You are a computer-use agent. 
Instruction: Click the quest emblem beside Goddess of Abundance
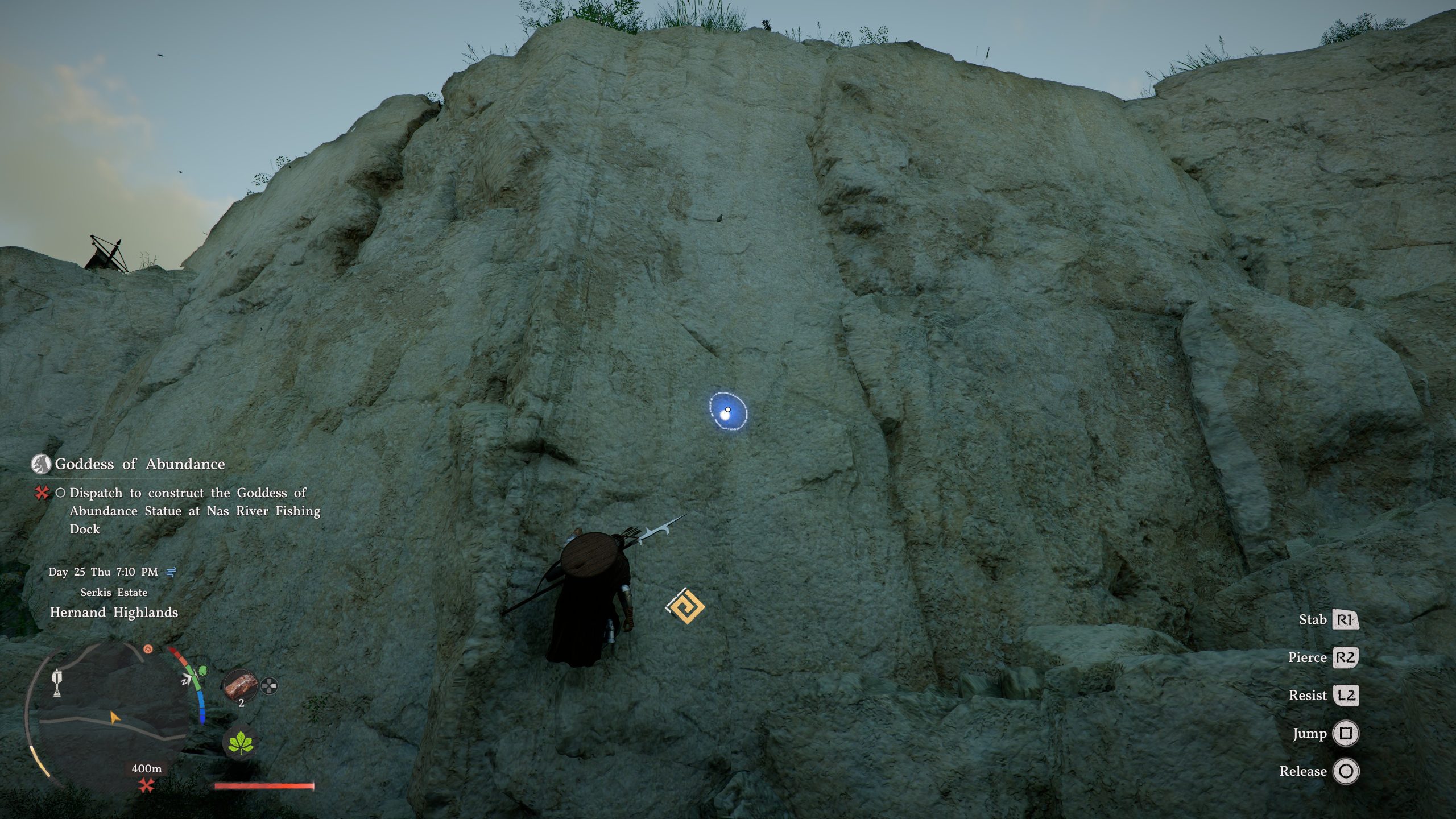tap(40, 464)
